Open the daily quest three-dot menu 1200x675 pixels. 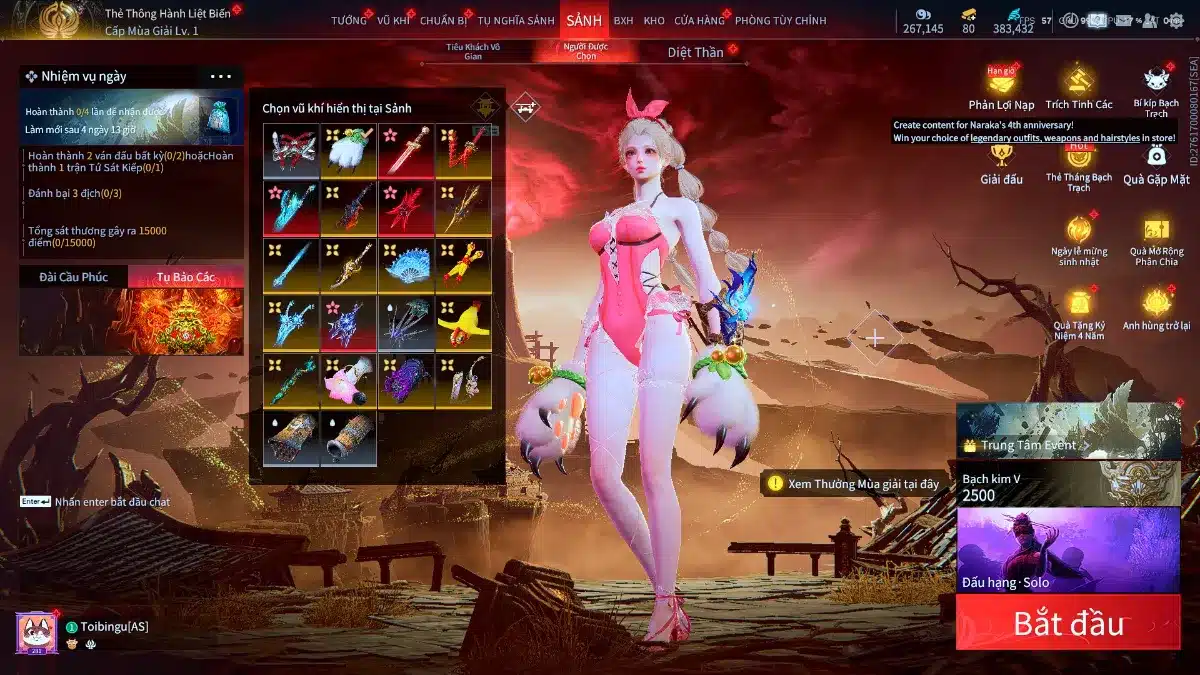coord(221,76)
